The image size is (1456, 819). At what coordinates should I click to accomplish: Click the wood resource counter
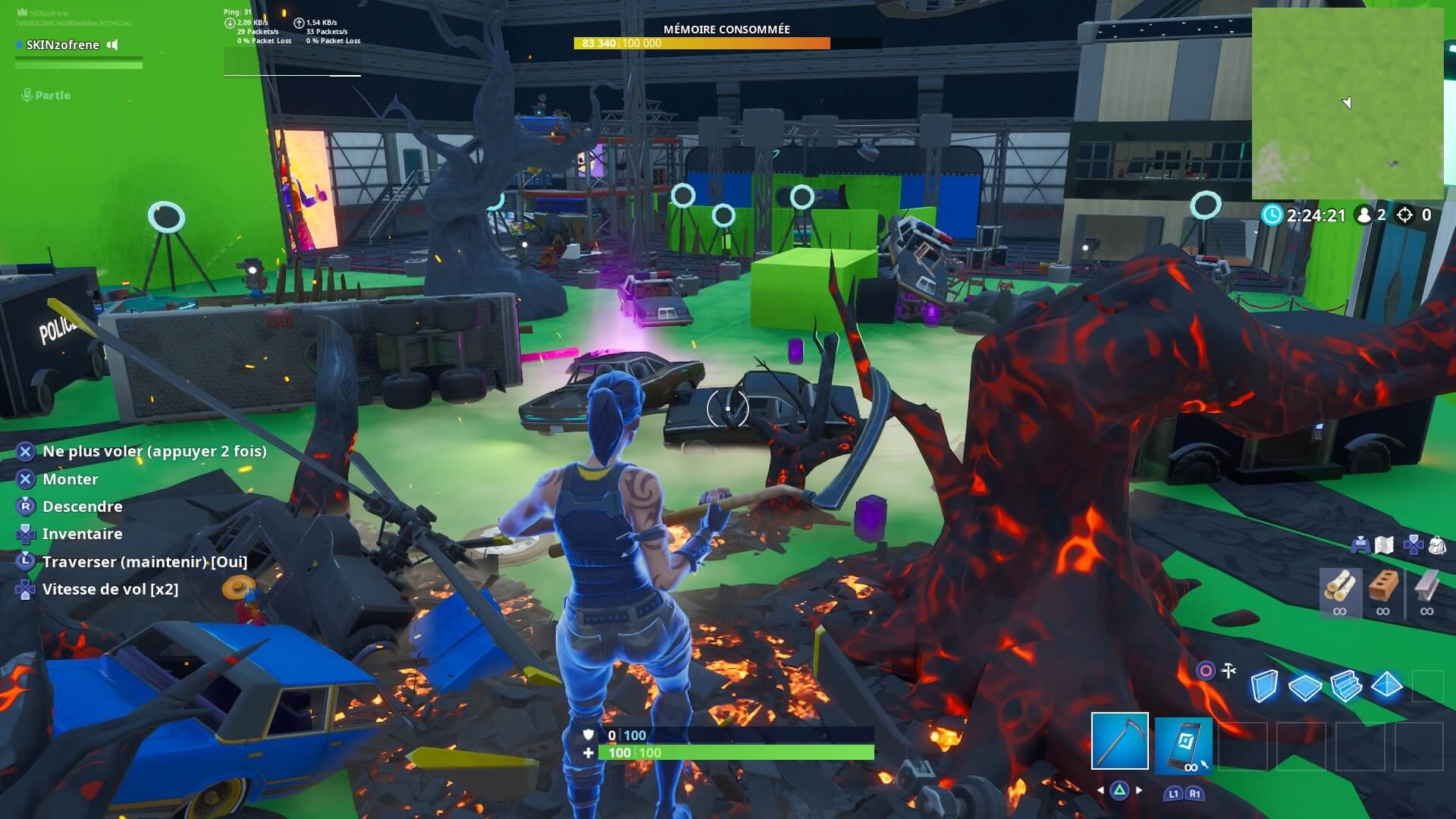1340,590
